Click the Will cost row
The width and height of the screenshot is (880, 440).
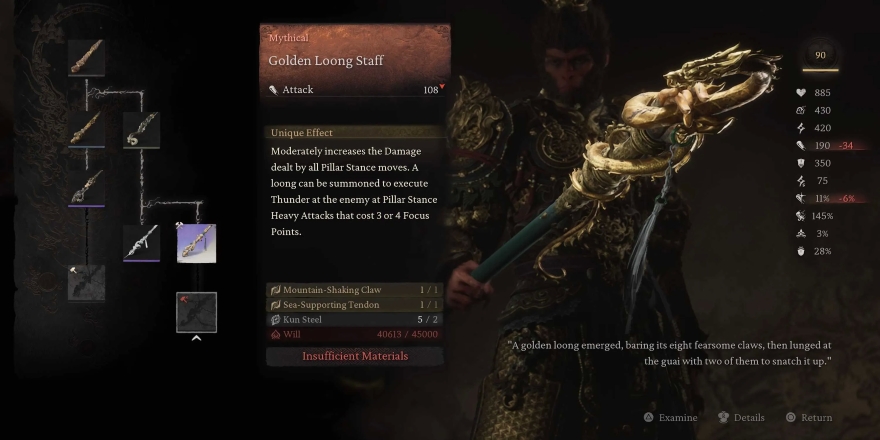click(x=355, y=334)
